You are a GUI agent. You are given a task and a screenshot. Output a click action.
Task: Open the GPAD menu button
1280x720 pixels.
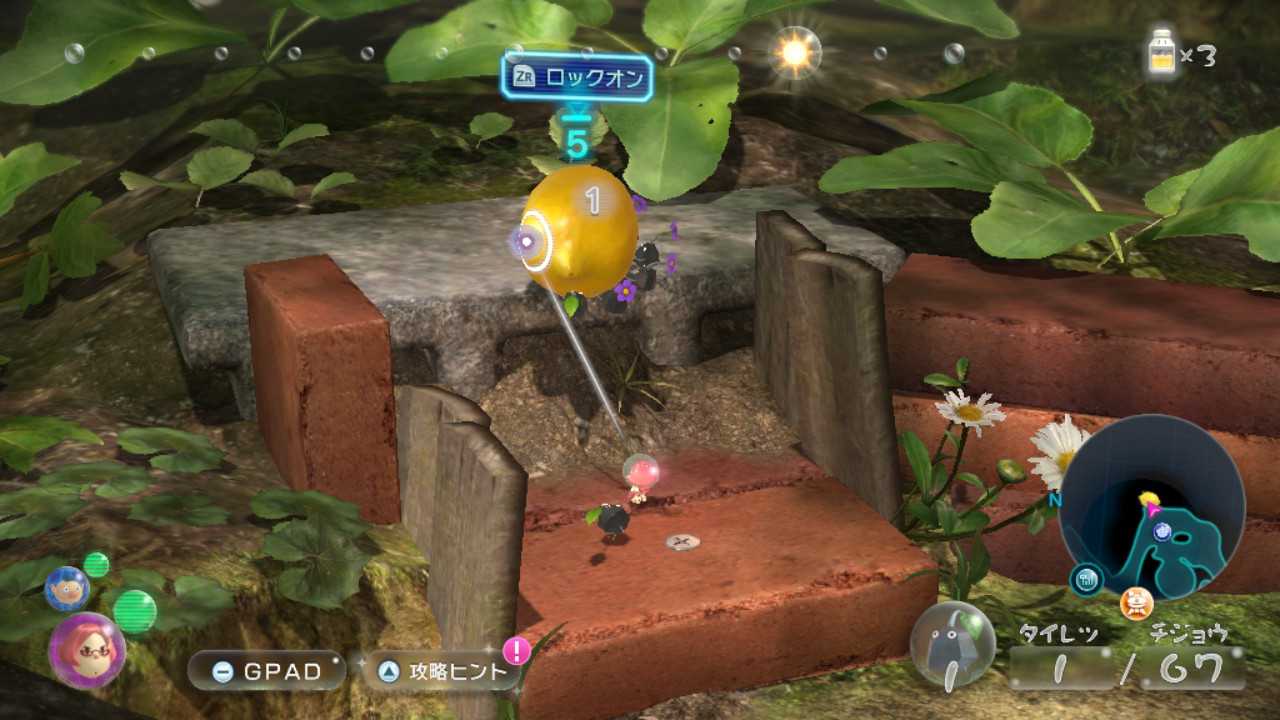pyautogui.click(x=266, y=671)
